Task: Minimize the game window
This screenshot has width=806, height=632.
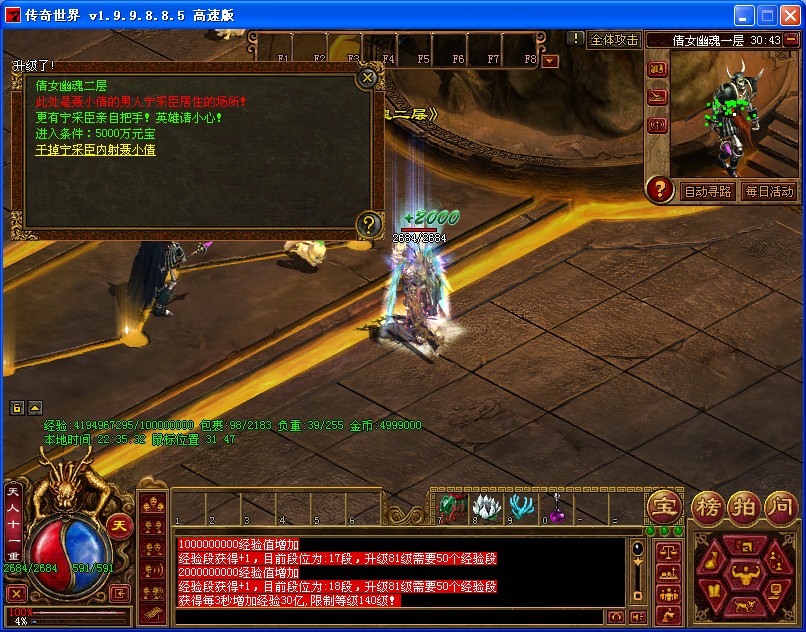Action: tap(743, 15)
